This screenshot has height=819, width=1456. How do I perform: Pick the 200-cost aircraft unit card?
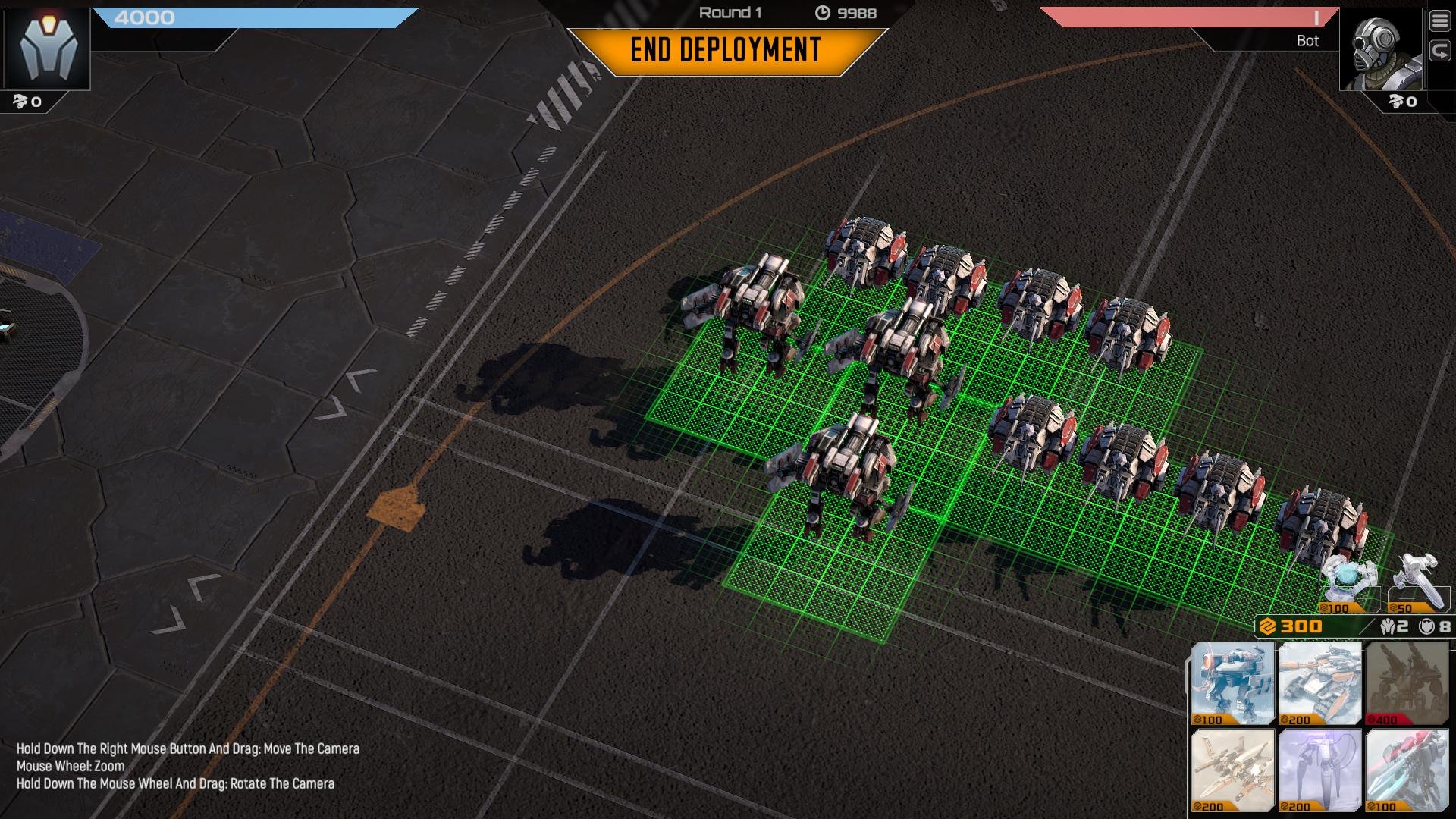[x=1232, y=770]
